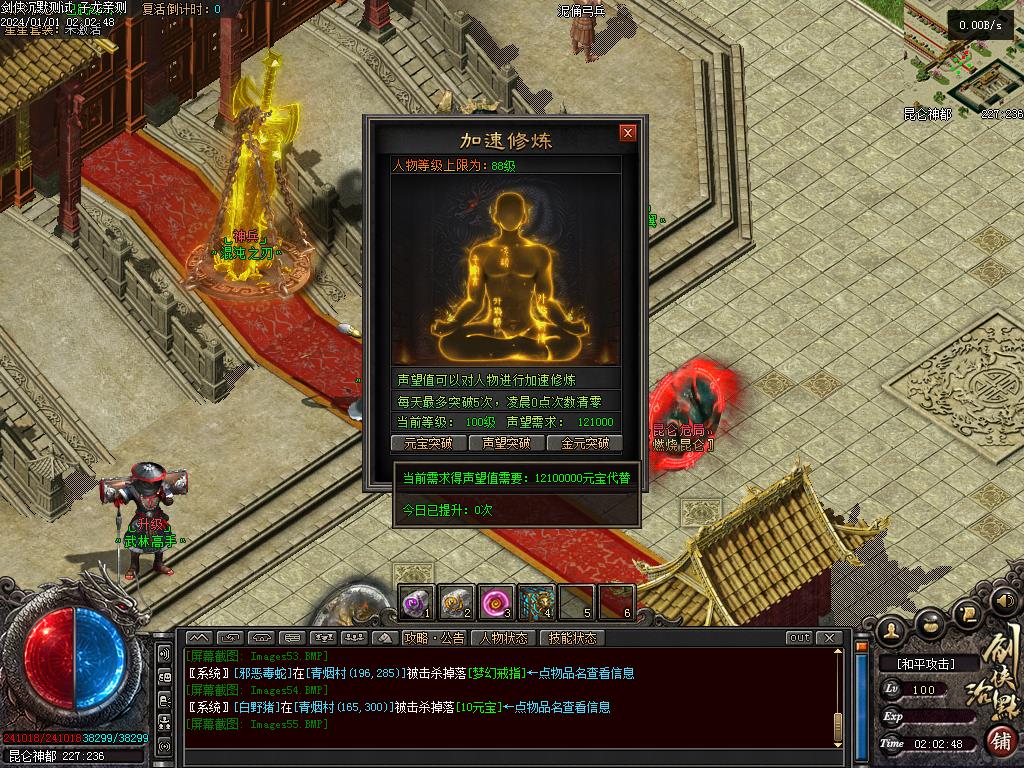Toggle the sound speaker icon
The image size is (1024, 768).
1002,601
